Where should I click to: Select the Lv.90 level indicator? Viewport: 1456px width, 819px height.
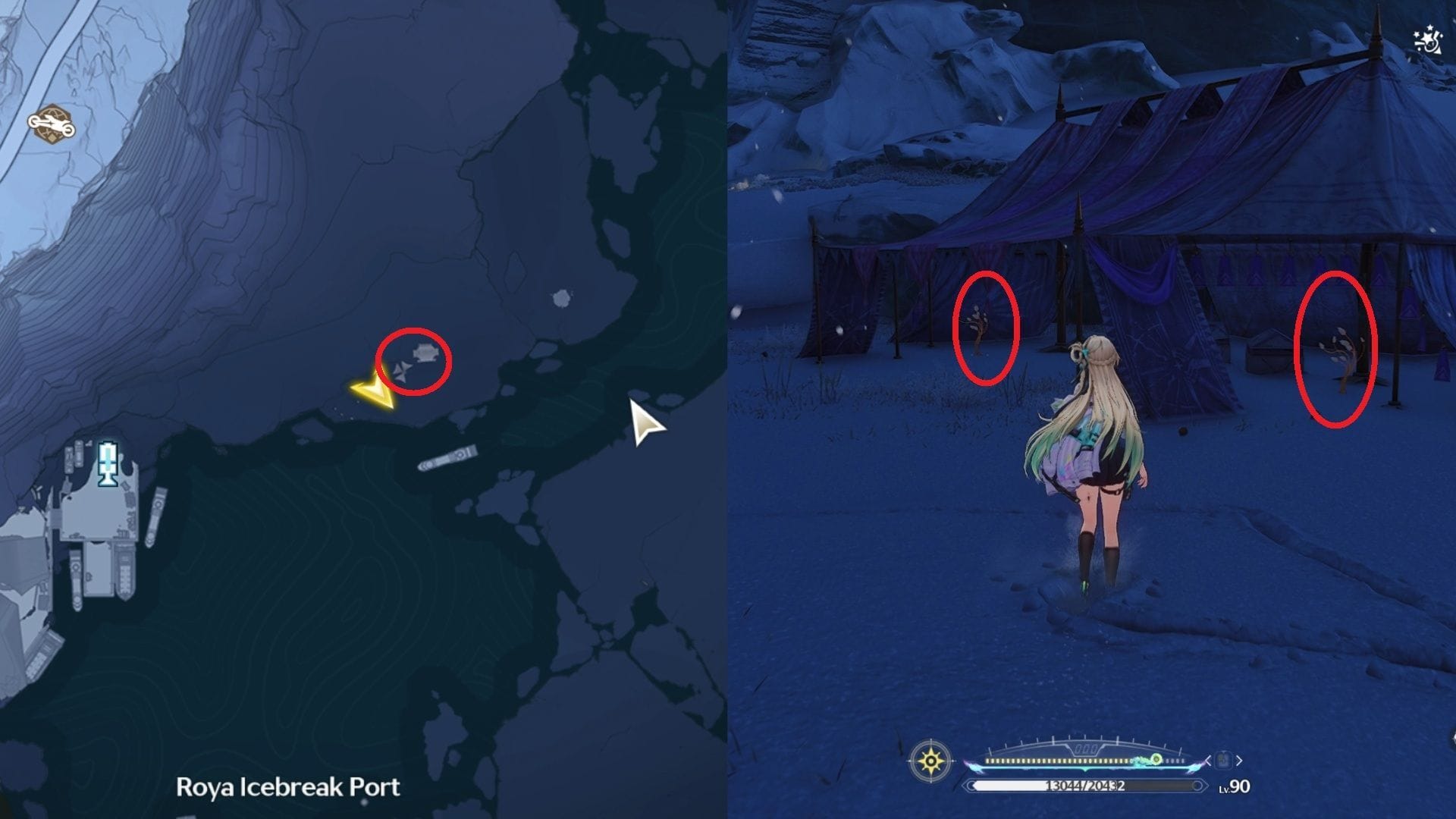click(1234, 786)
